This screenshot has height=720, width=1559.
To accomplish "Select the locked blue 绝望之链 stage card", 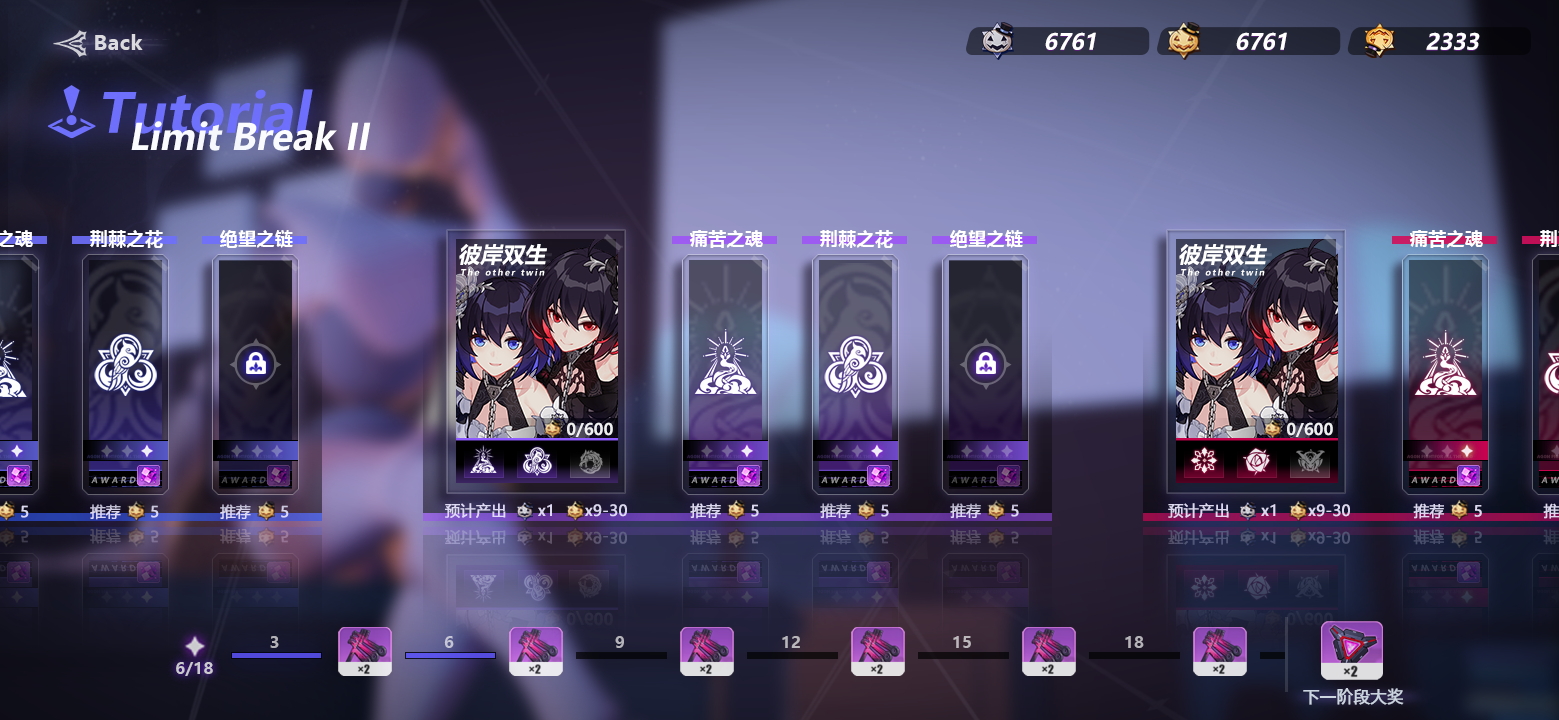I will (x=255, y=372).
